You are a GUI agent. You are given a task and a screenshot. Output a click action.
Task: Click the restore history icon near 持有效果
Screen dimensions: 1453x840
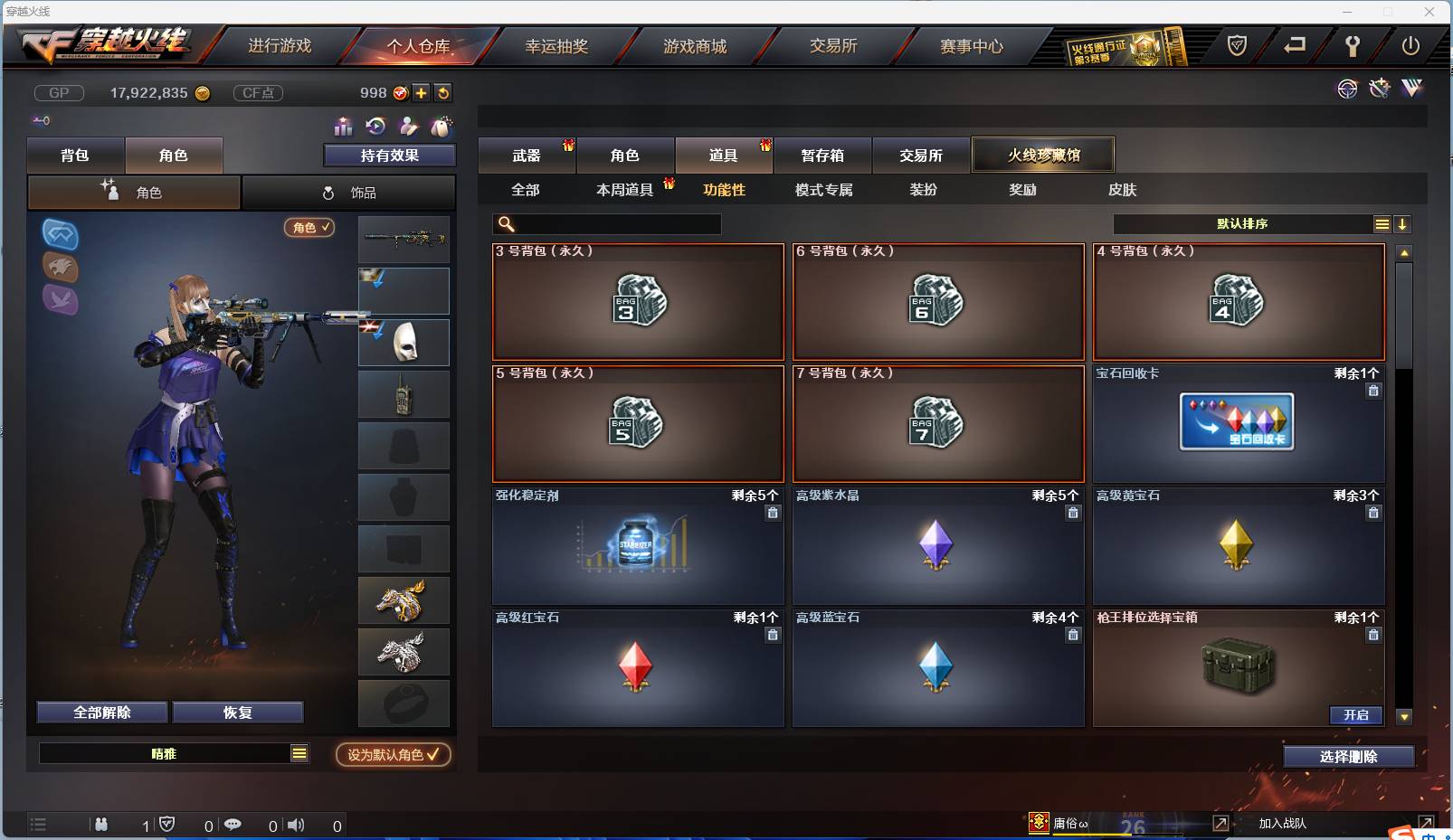[x=377, y=127]
